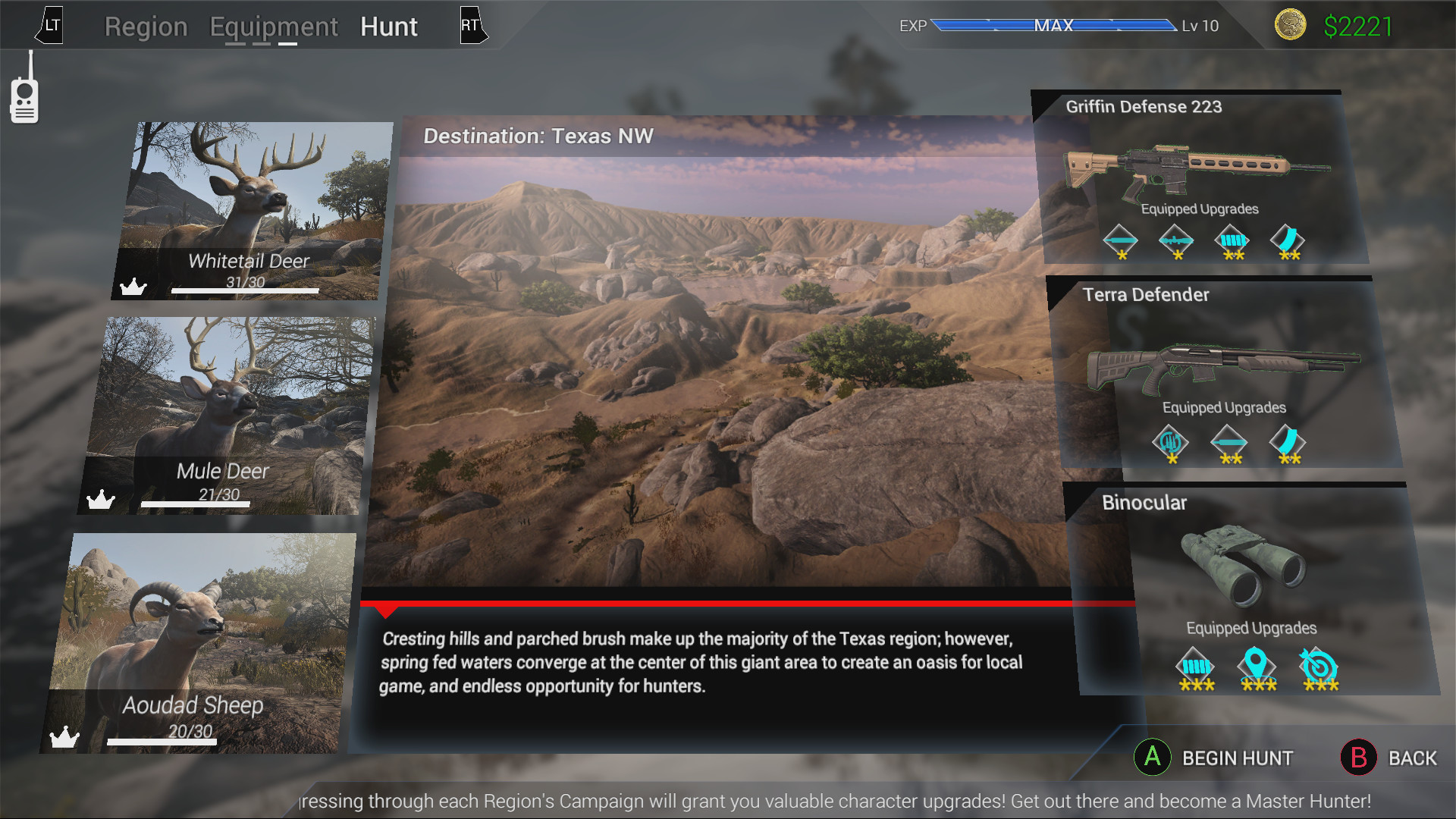Click the magazine upgrade icon on Griffin Defense 223
Image resolution: width=1456 pixels, height=819 pixels.
coord(1289,237)
